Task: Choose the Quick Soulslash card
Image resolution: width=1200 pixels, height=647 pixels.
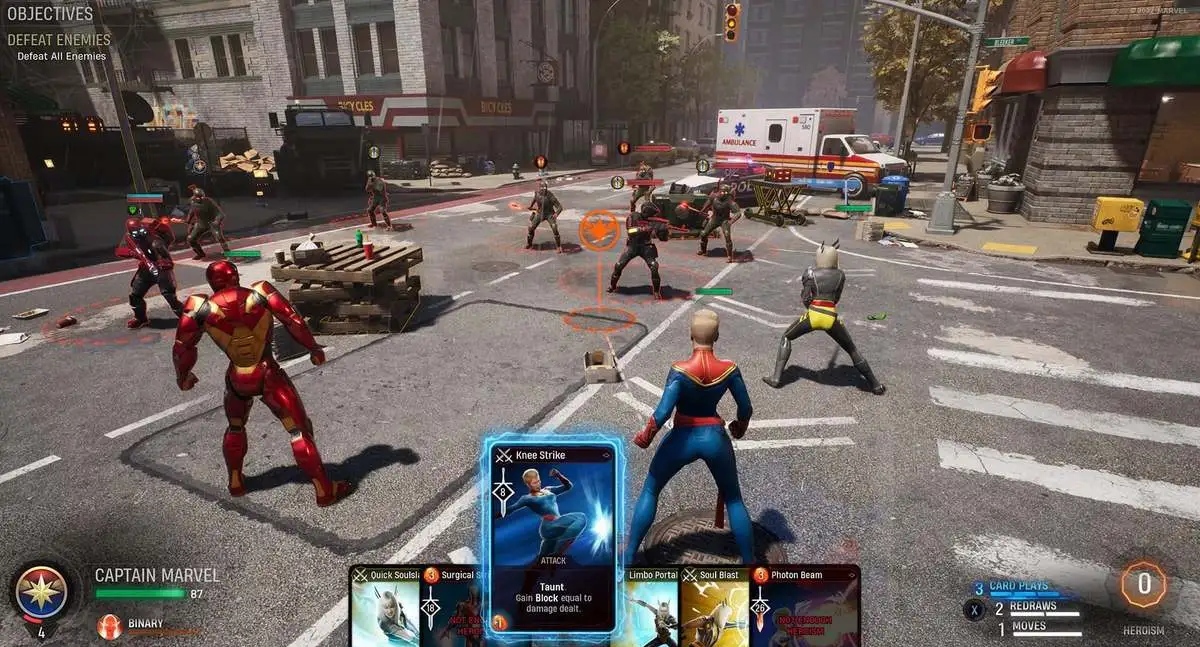Action: (386, 608)
